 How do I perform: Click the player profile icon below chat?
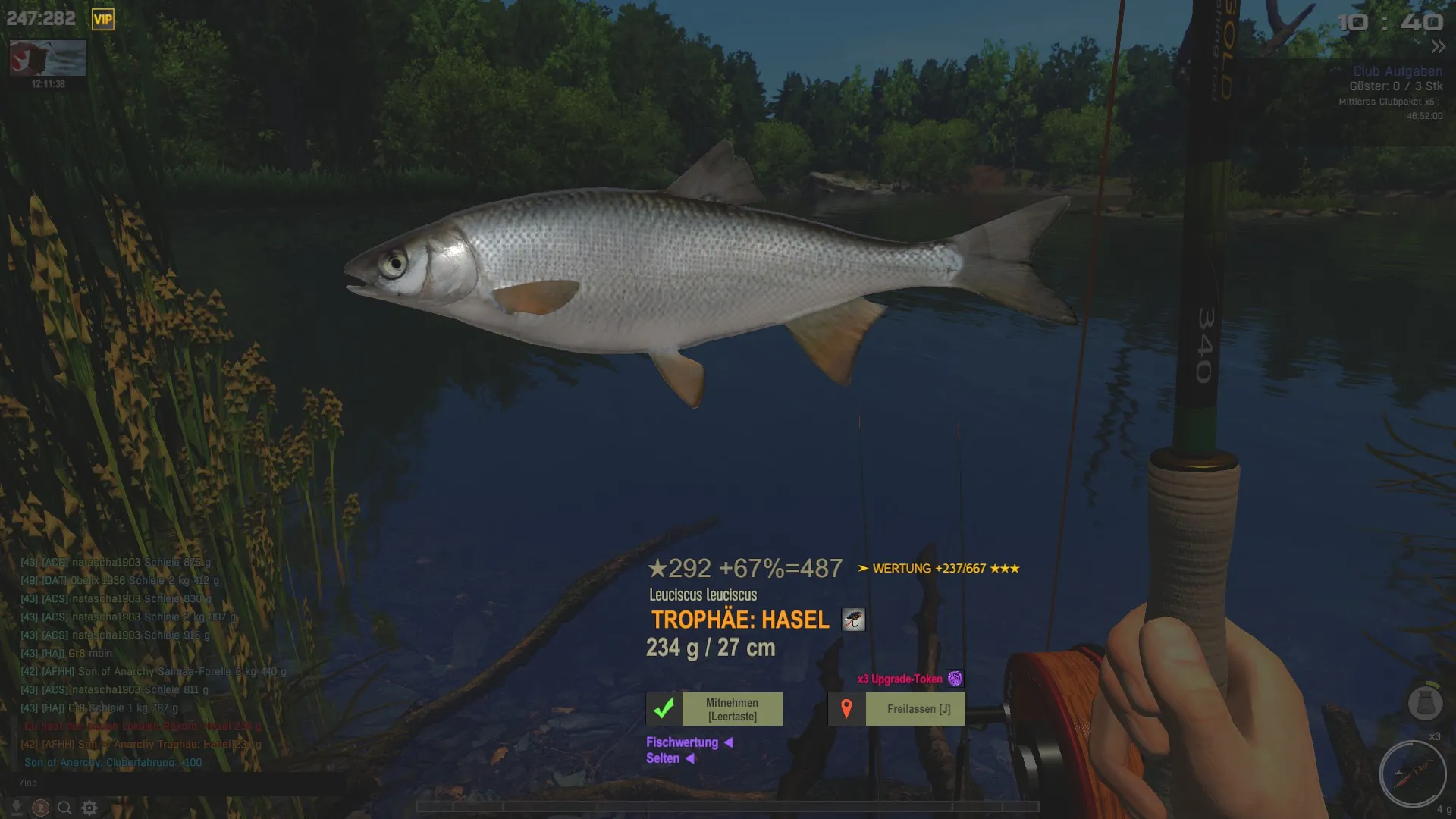pyautogui.click(x=41, y=808)
